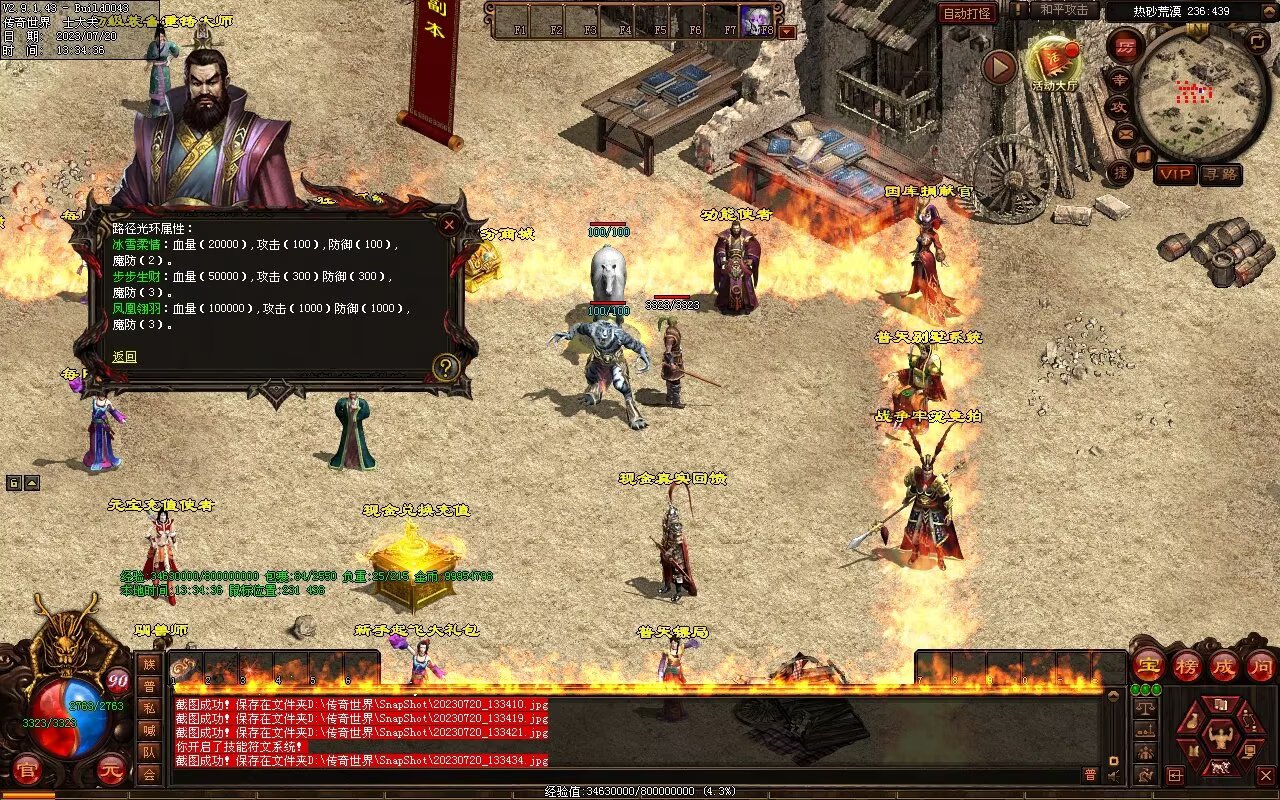The width and height of the screenshot is (1280, 800).
Task: Open the 成 achievements button
Action: click(x=1225, y=666)
